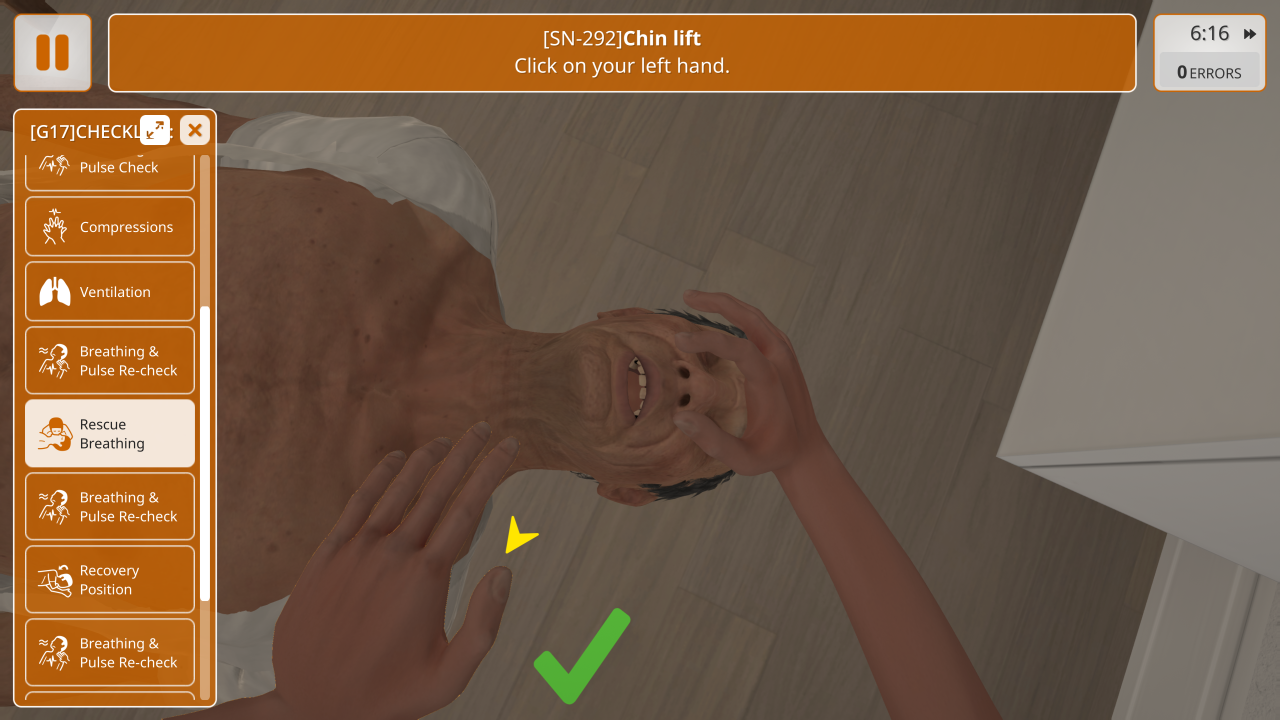Choose the highlighted Rescue Breathing step
Image resolution: width=1280 pixels, height=720 pixels.
pos(110,434)
